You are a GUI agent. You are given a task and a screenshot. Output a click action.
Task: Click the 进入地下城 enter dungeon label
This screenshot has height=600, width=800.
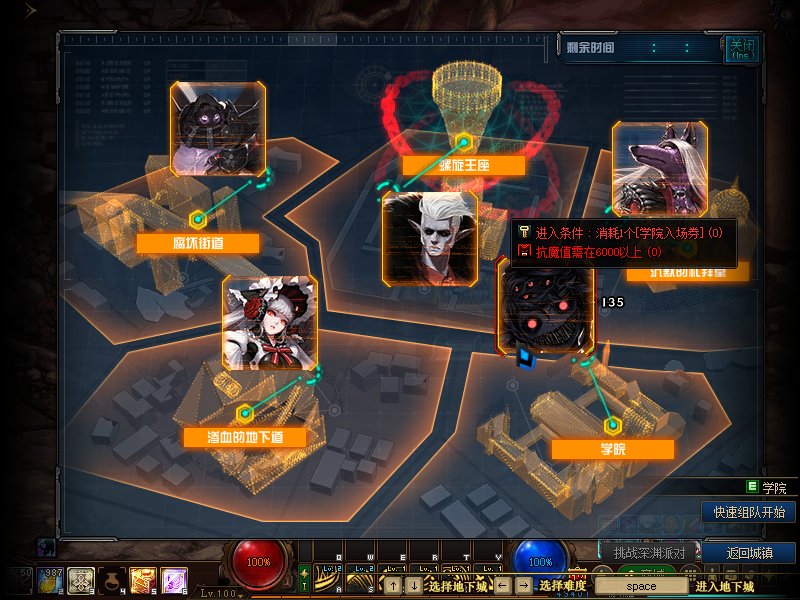coord(725,586)
